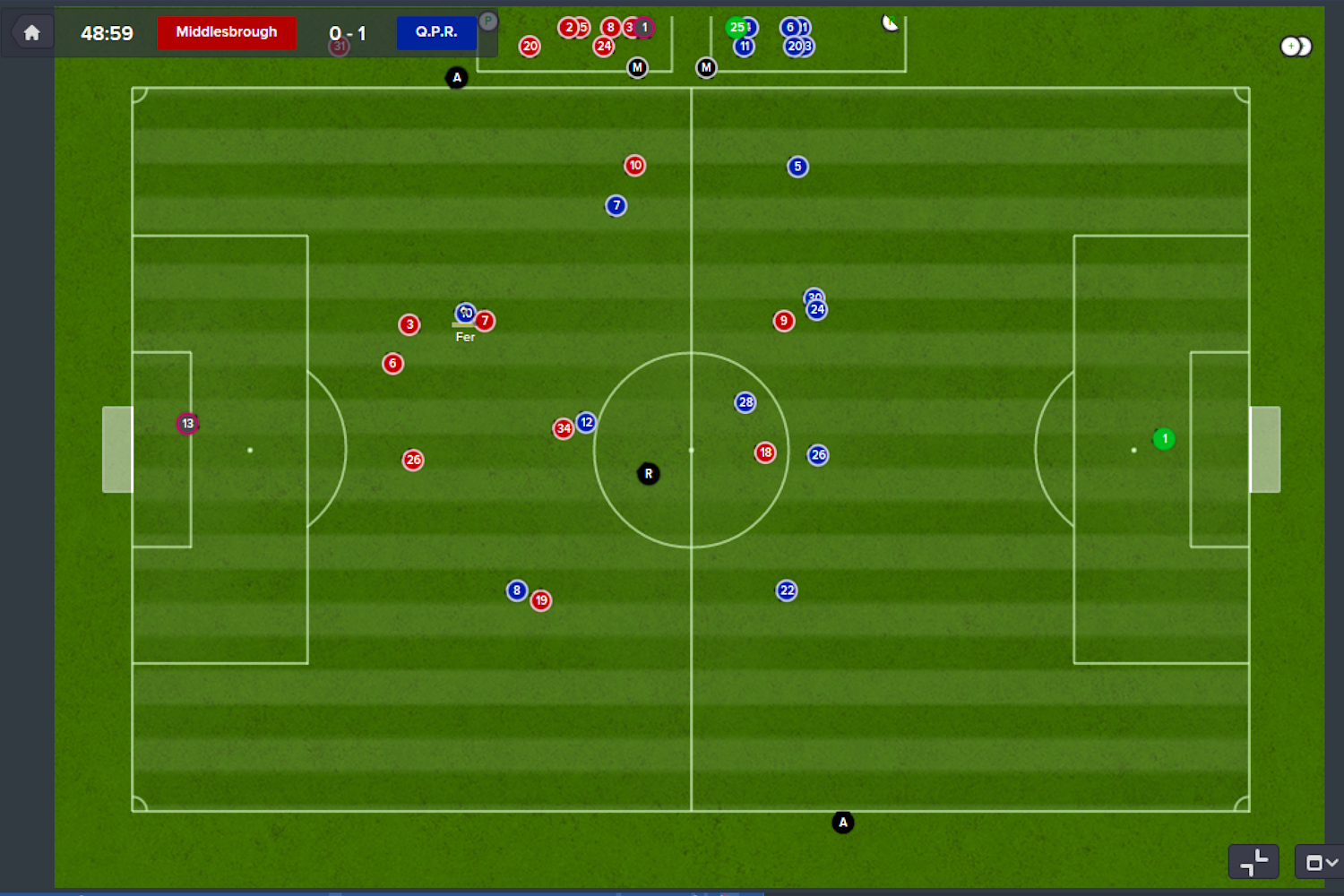This screenshot has width=1344, height=896.
Task: Select Middlesbrough player 34 near the centre circle
Action: tap(564, 428)
